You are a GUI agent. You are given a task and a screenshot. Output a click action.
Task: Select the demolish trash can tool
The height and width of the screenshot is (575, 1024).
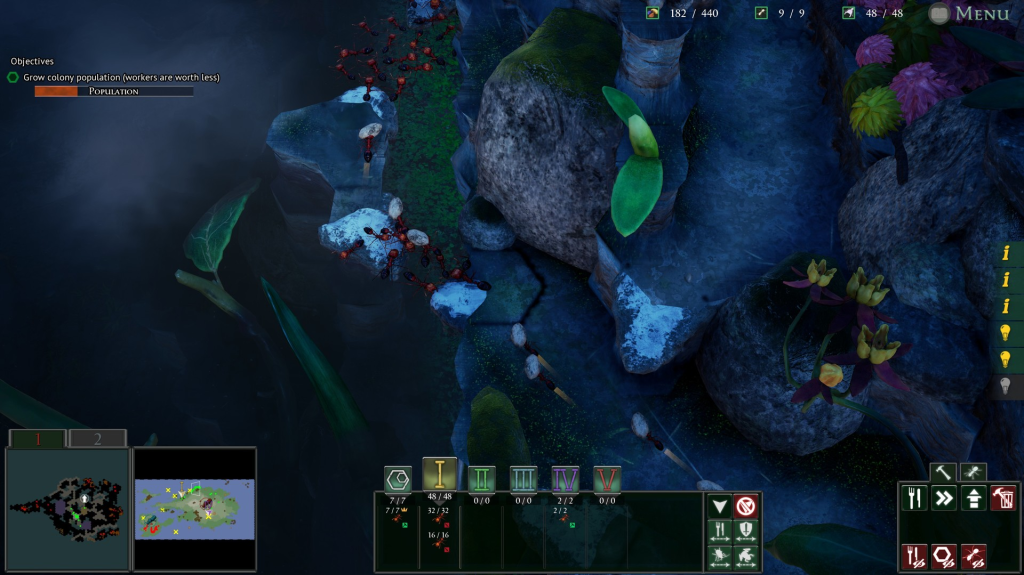(1004, 497)
